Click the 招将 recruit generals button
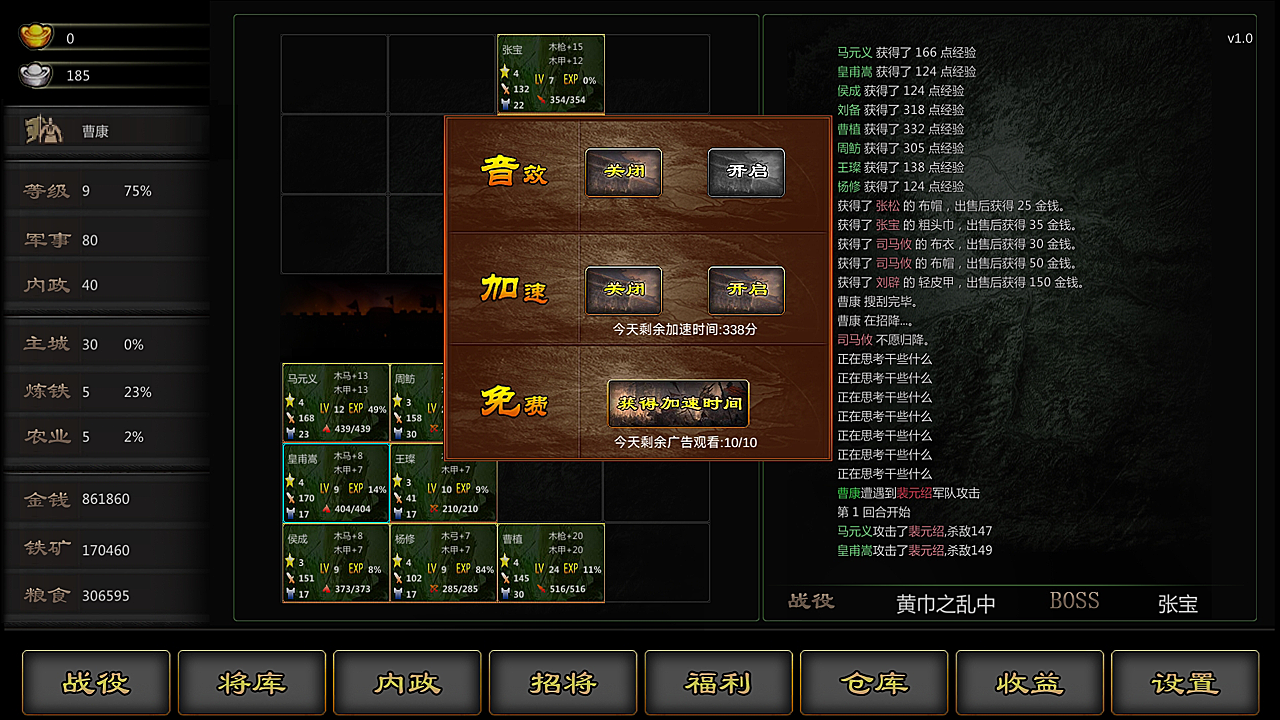The width and height of the screenshot is (1280, 720). 563,683
